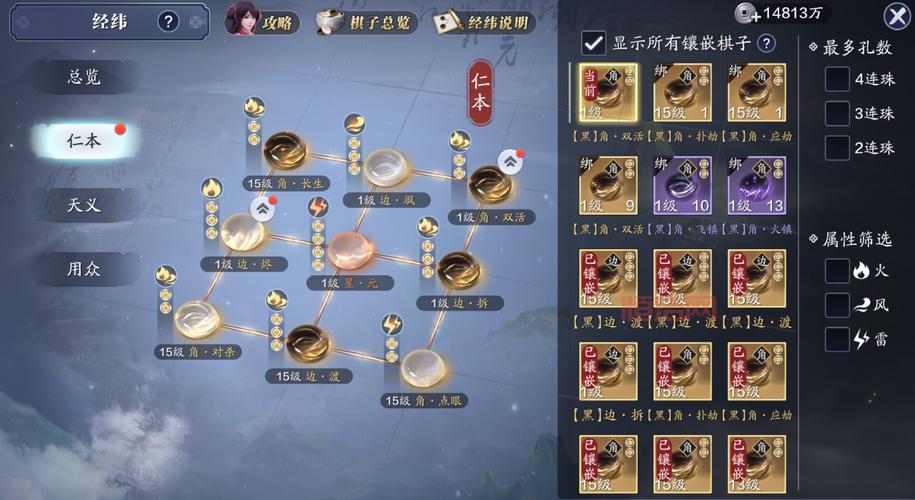Select the 角·长生 board piece
The image size is (915, 500).
[285, 151]
